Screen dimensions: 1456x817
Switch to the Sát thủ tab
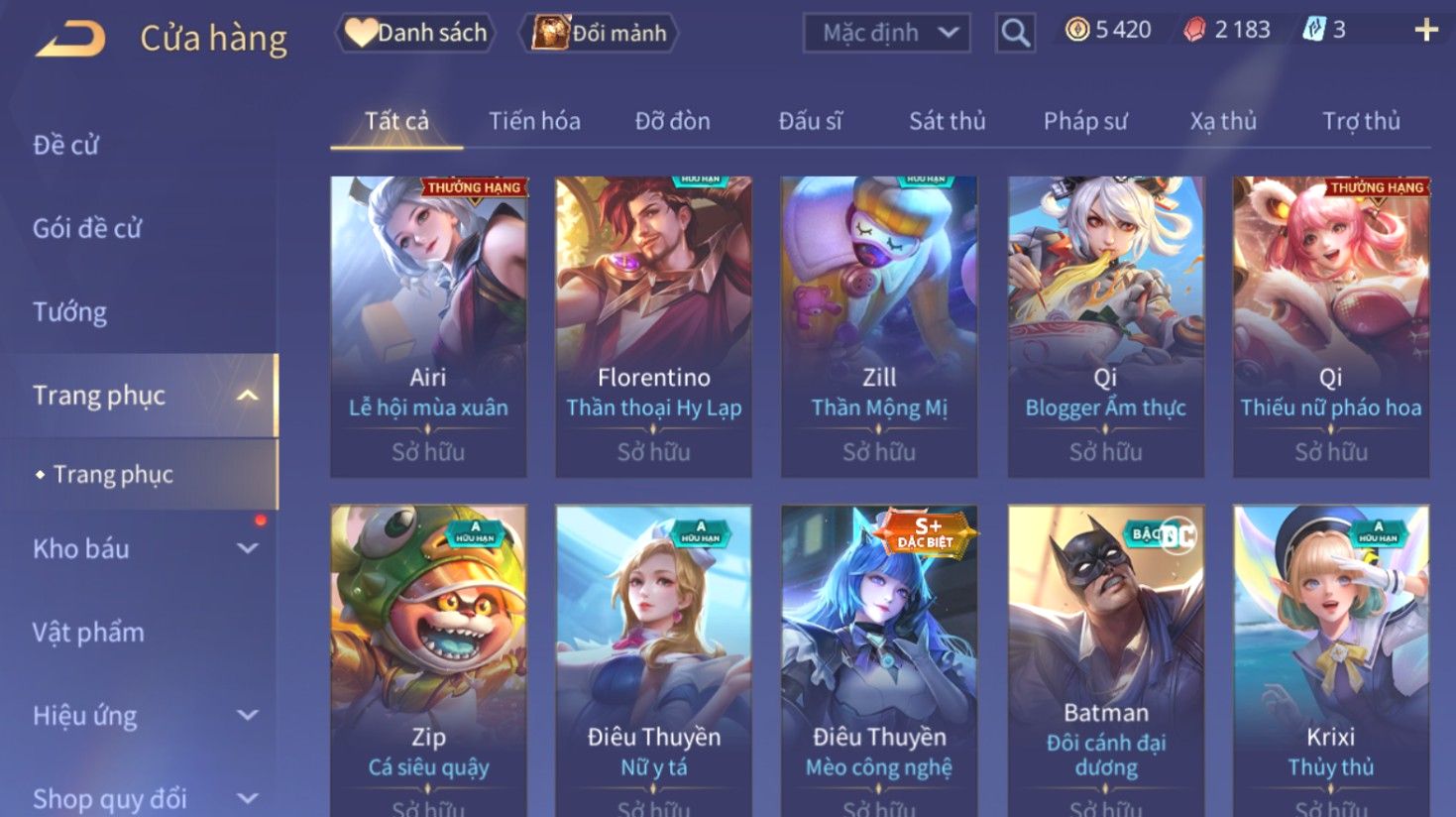[x=948, y=121]
